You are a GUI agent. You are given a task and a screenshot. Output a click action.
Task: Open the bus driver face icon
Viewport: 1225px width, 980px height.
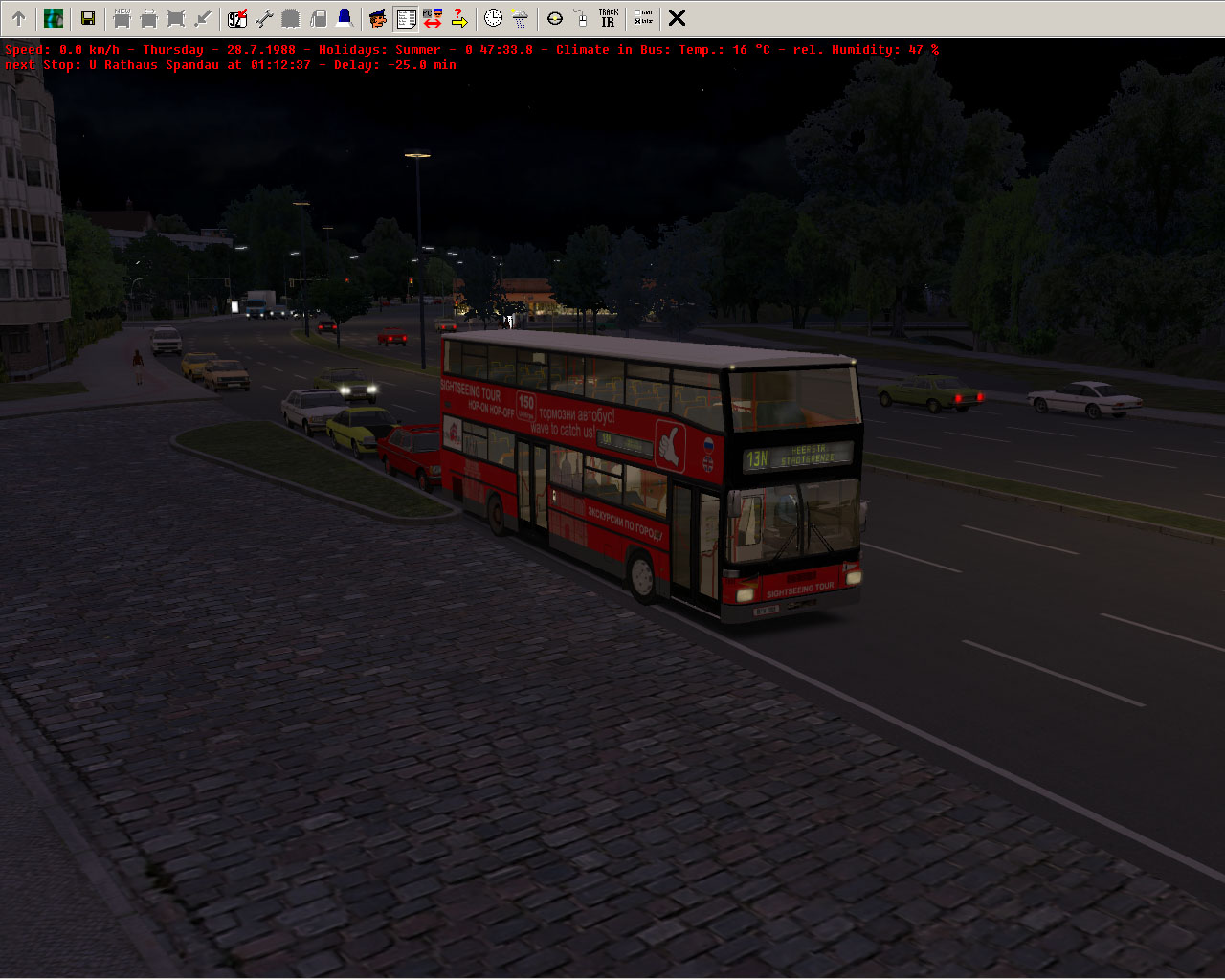(378, 18)
